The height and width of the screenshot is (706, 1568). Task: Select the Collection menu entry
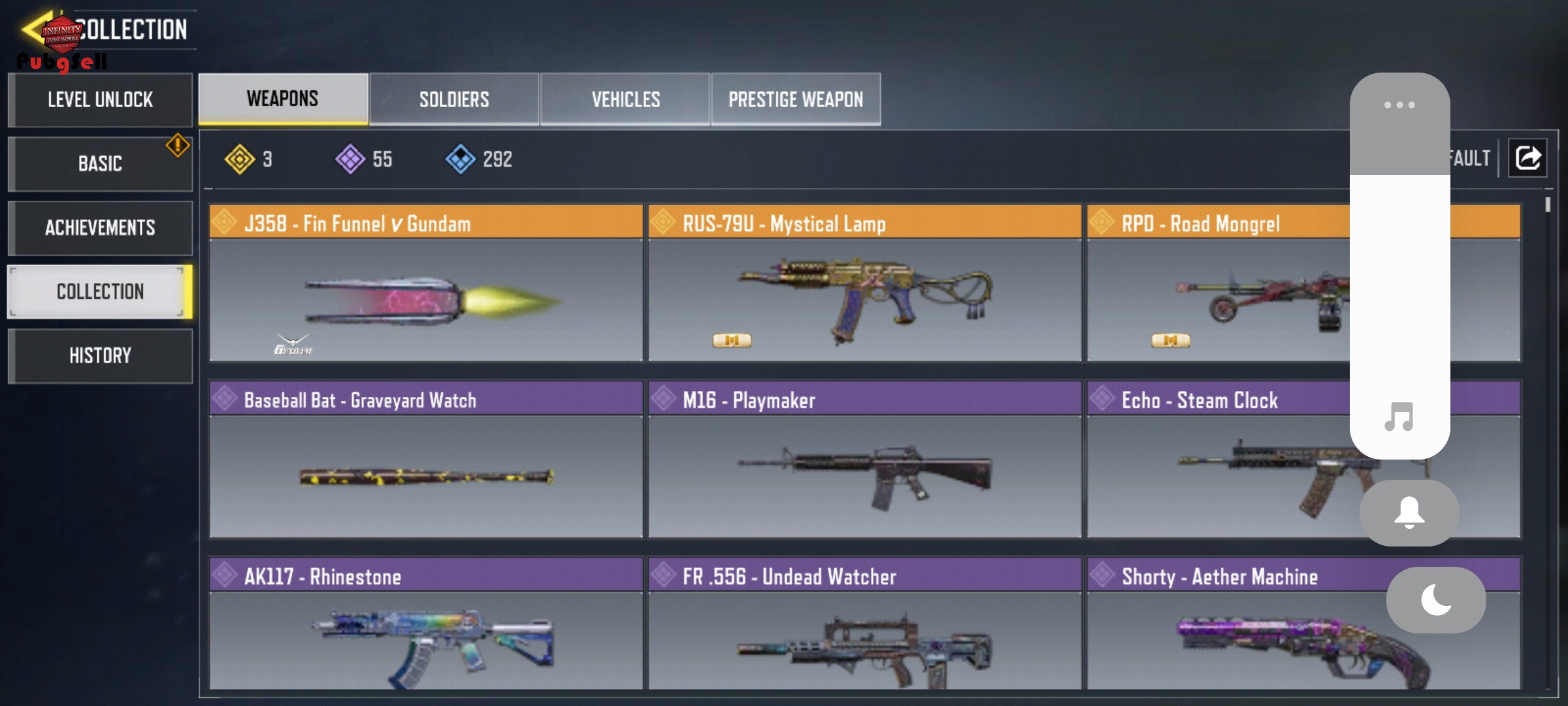100,292
